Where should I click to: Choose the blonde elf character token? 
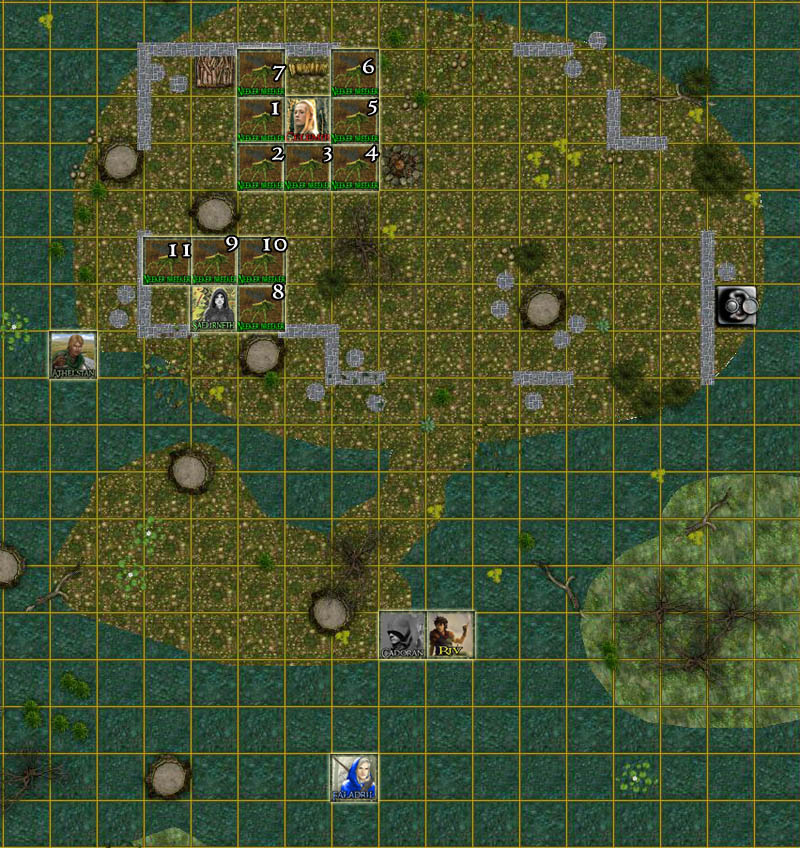tap(307, 119)
